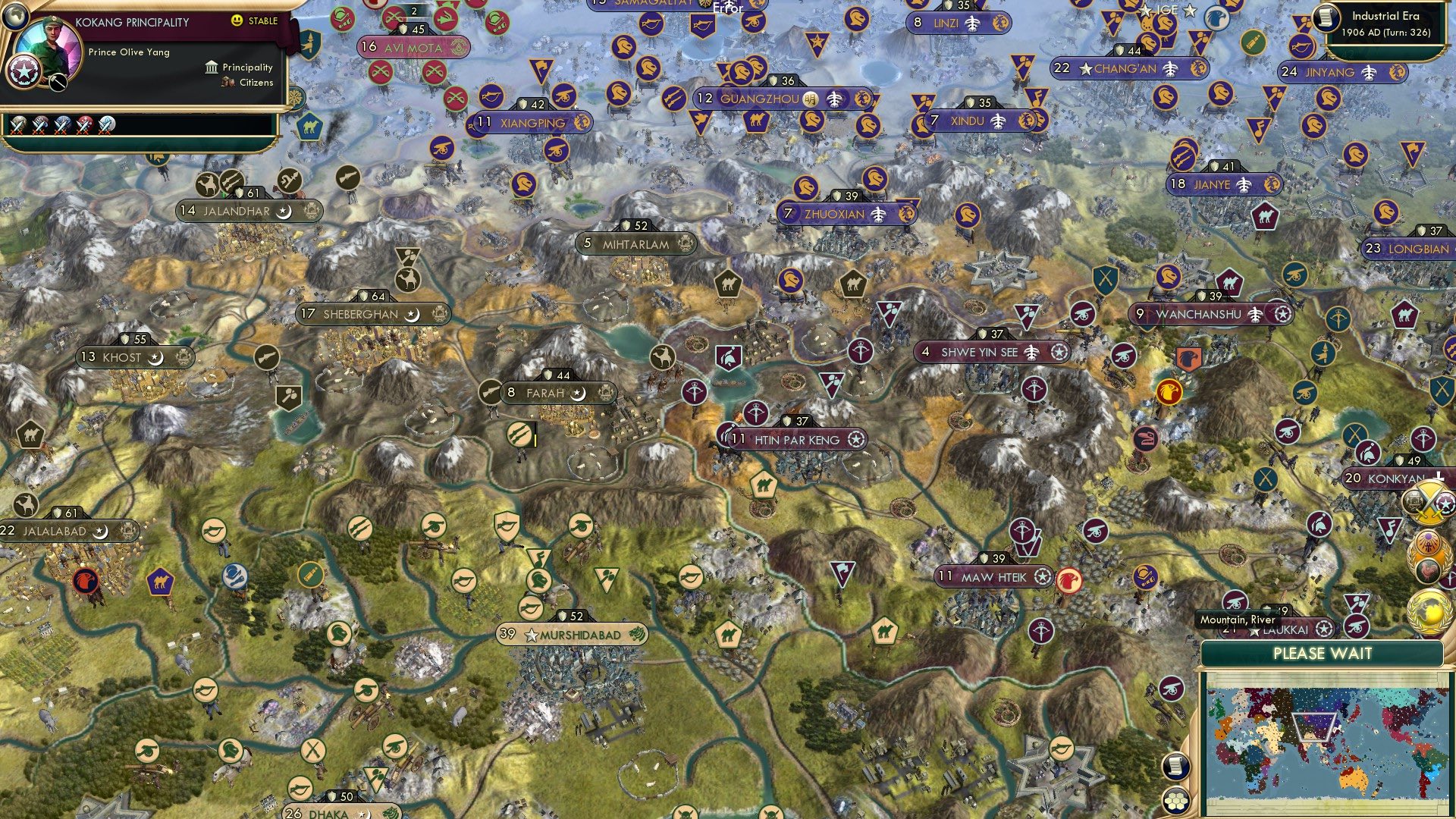Click the Principality government entry
The width and height of the screenshot is (1456, 819).
point(244,67)
